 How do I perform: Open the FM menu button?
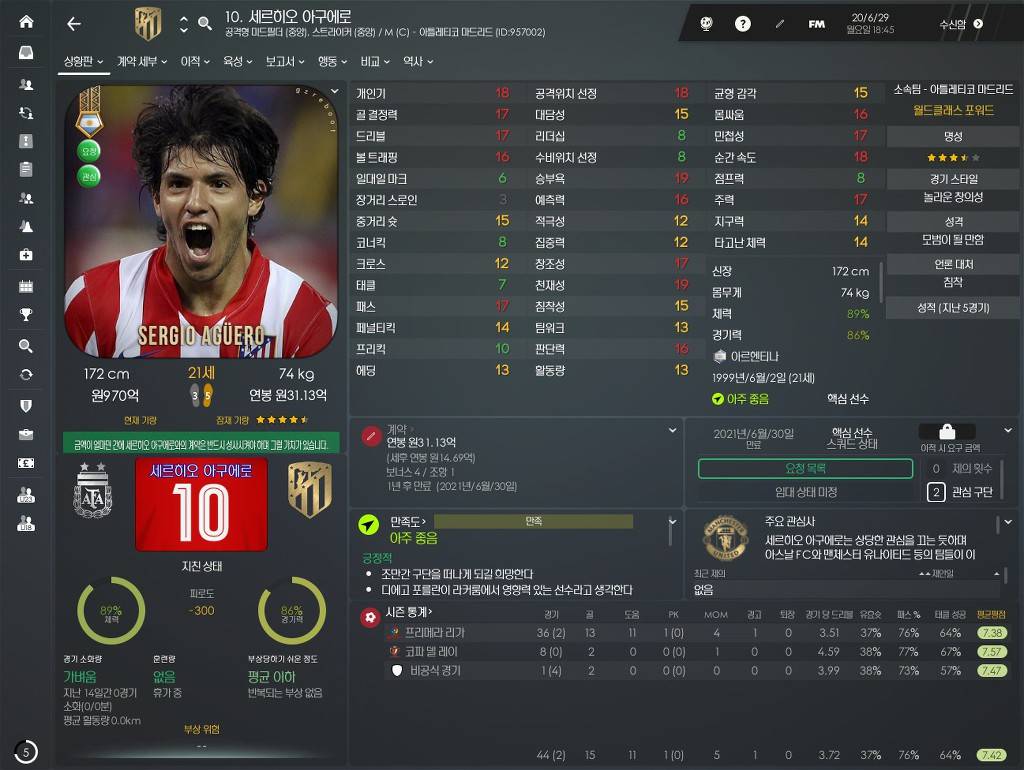[x=817, y=24]
